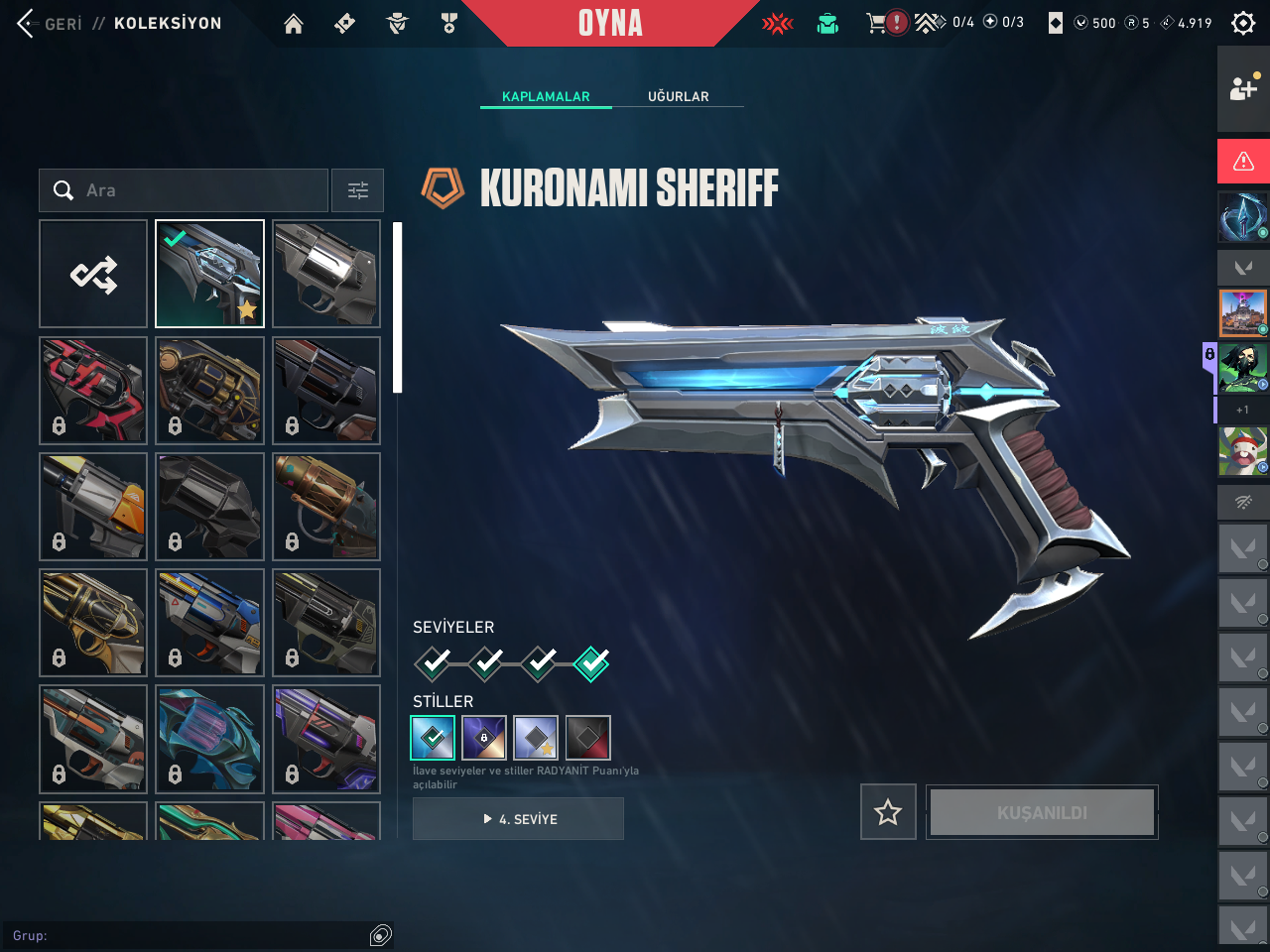Play the 4. SEVİYE preview video

518,819
